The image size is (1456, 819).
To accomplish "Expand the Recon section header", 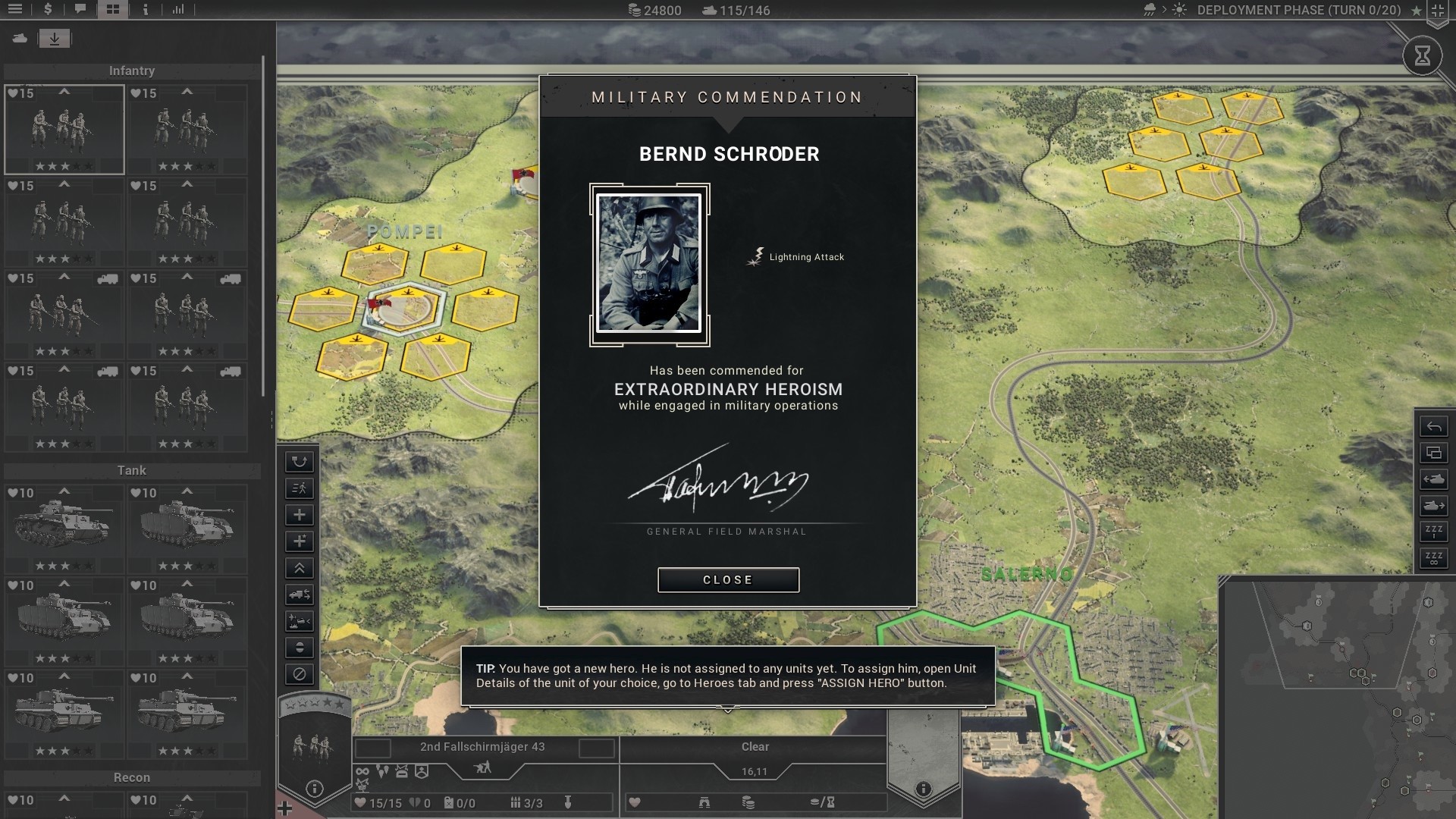I will tap(133, 777).
